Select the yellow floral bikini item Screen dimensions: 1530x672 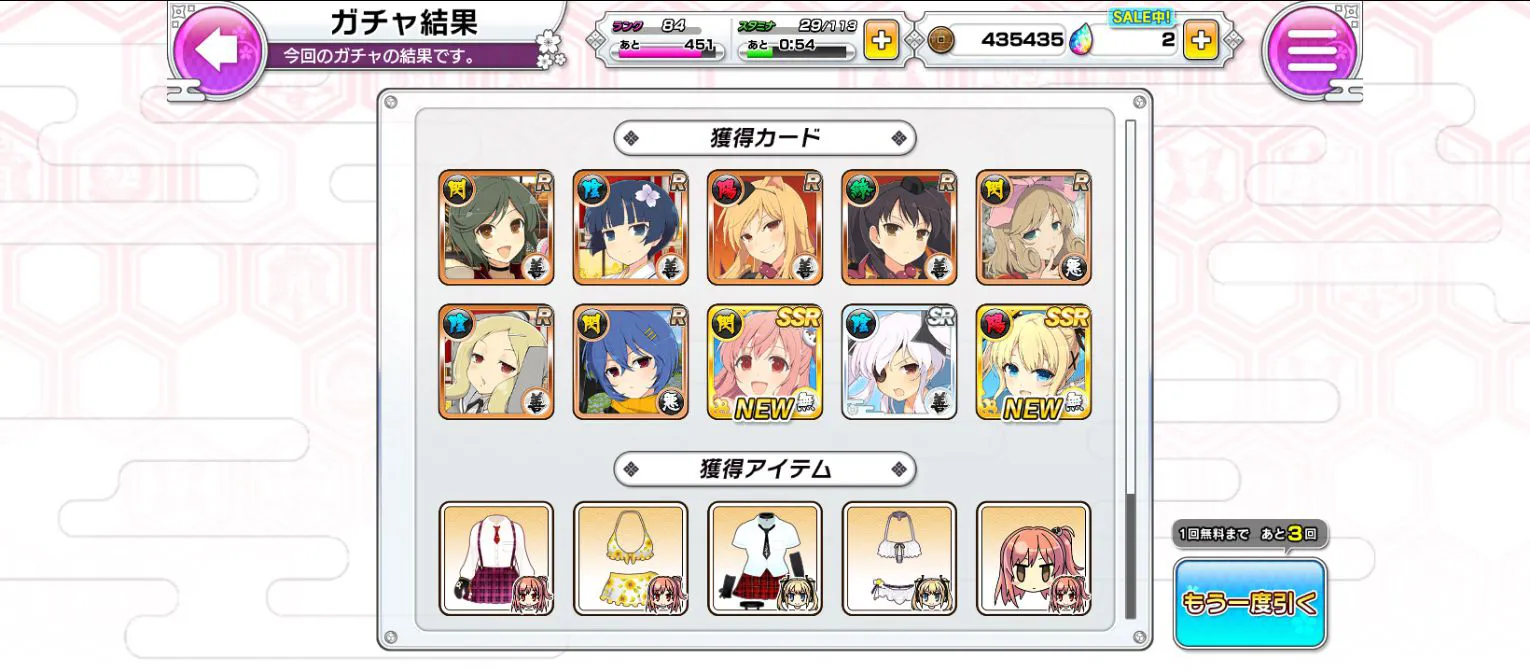coord(630,558)
